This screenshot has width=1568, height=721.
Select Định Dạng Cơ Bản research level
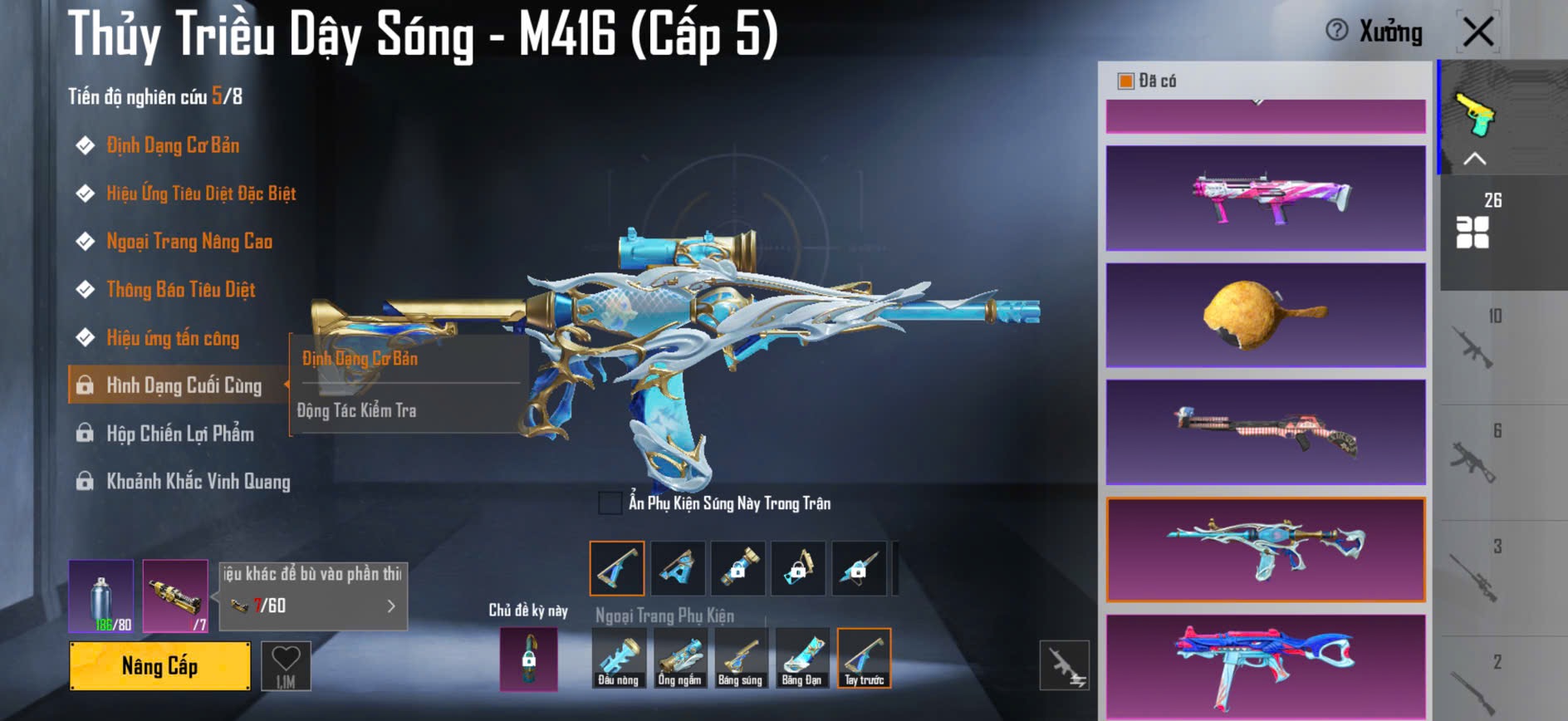(x=172, y=145)
